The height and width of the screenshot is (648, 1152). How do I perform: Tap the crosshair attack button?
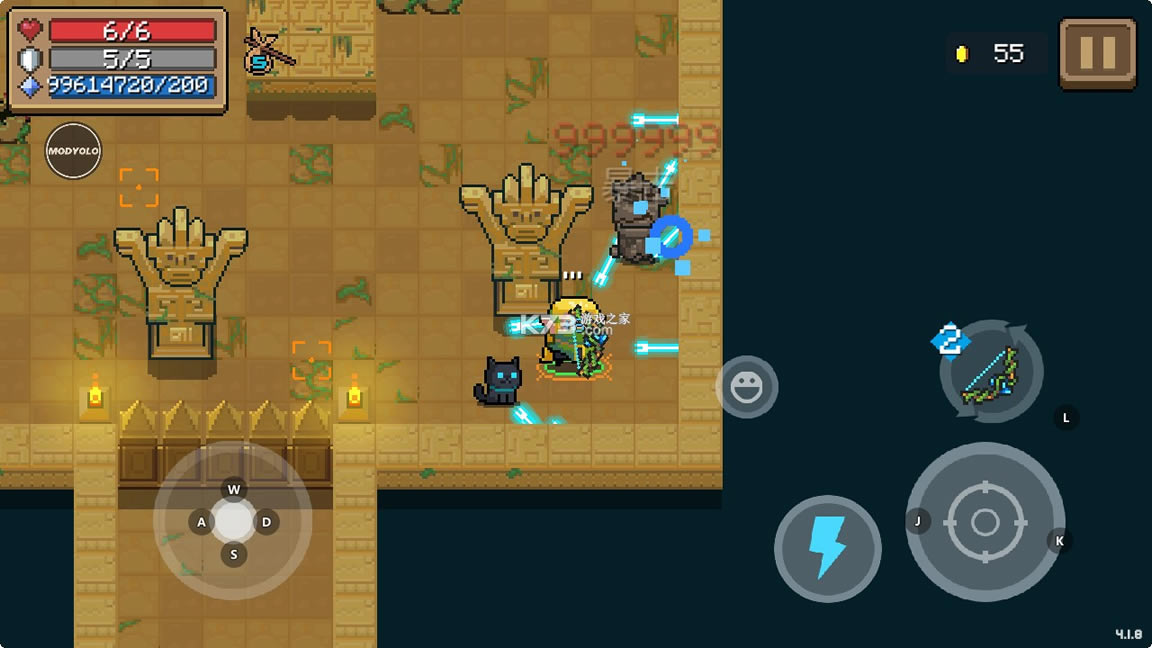tap(985, 522)
